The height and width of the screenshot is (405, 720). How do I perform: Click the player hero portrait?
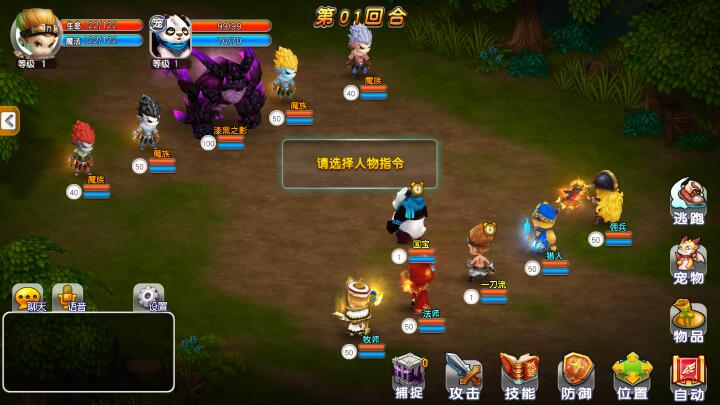pyautogui.click(x=35, y=34)
